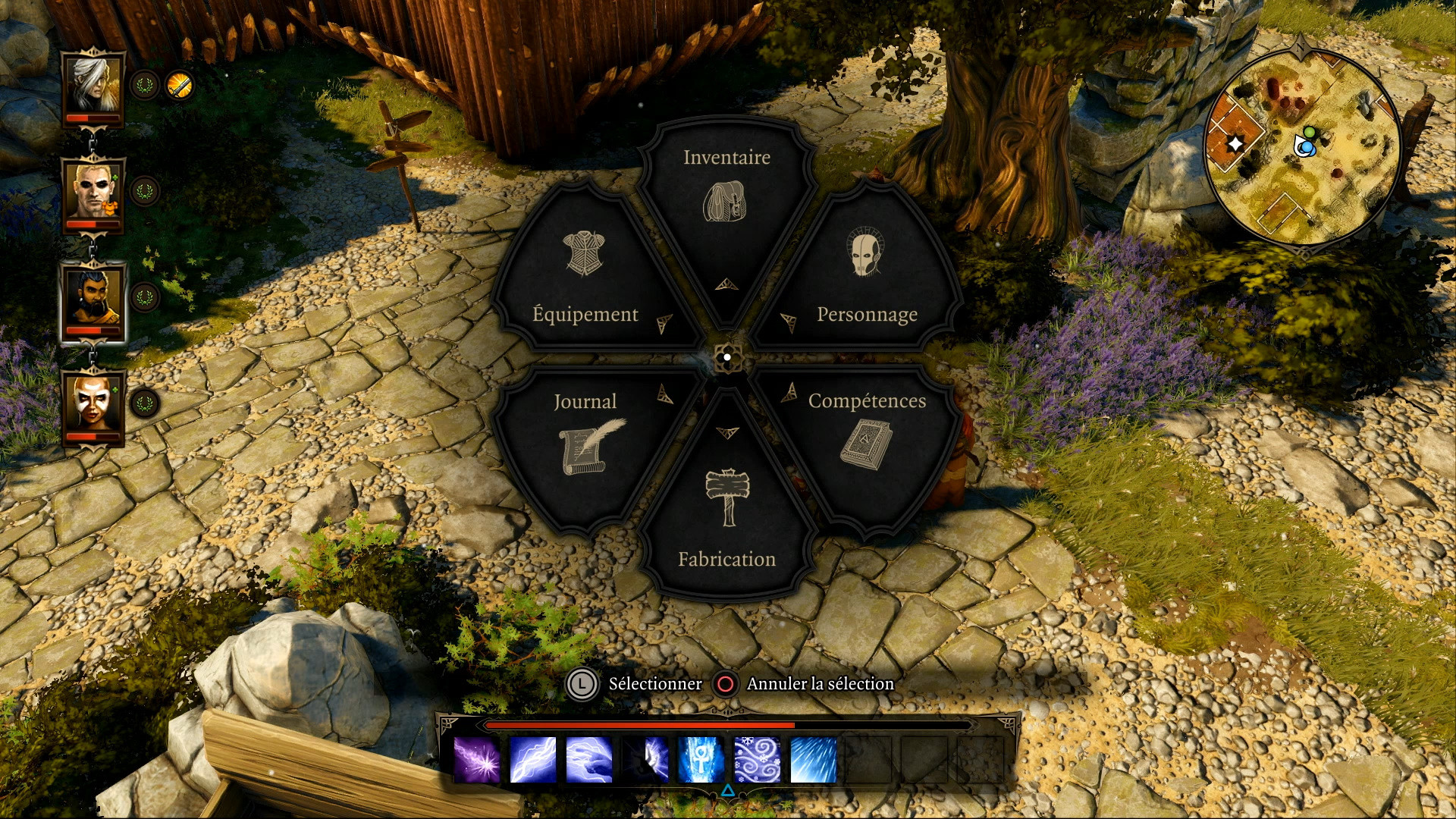Select the blue streaking rain skill
1456x819 pixels.
(814, 760)
